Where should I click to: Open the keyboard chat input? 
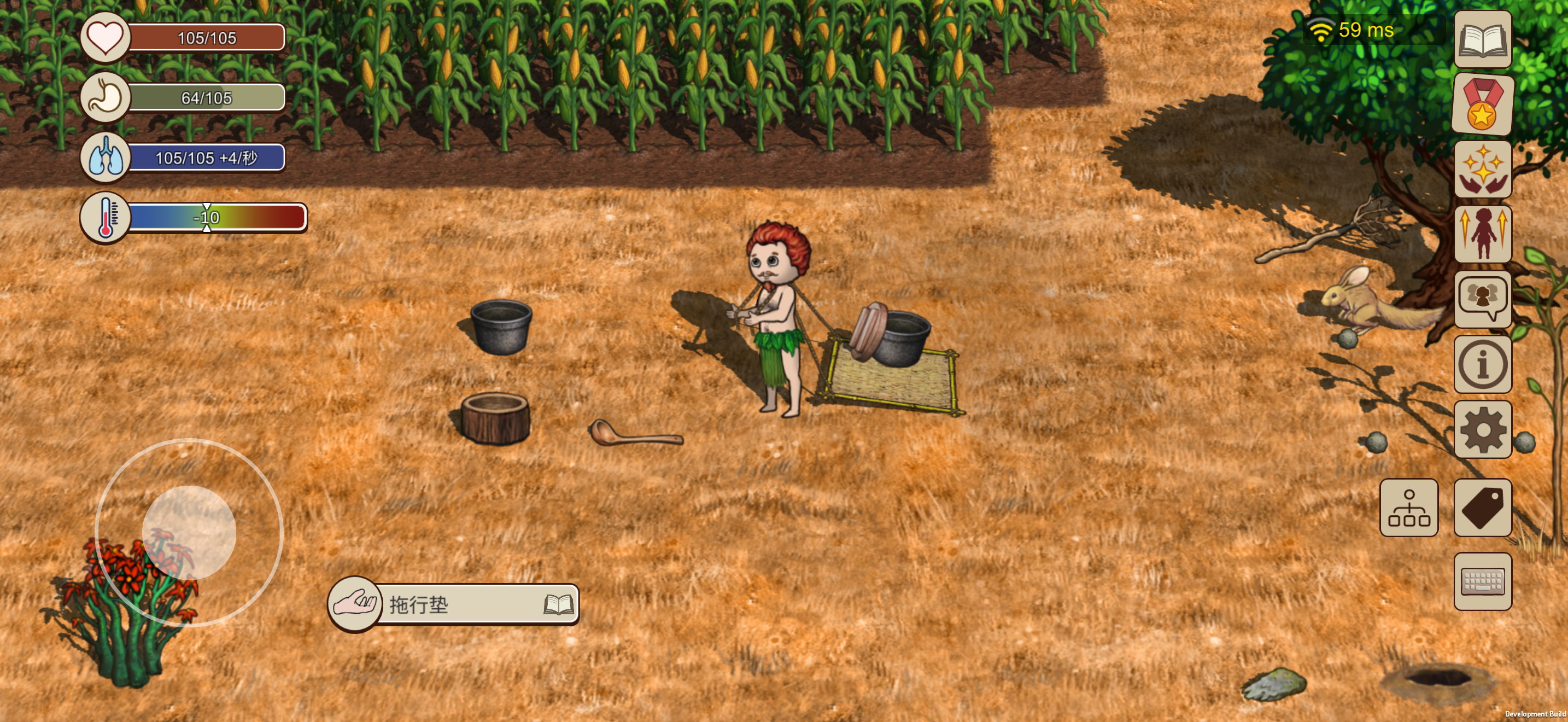pyautogui.click(x=1482, y=581)
